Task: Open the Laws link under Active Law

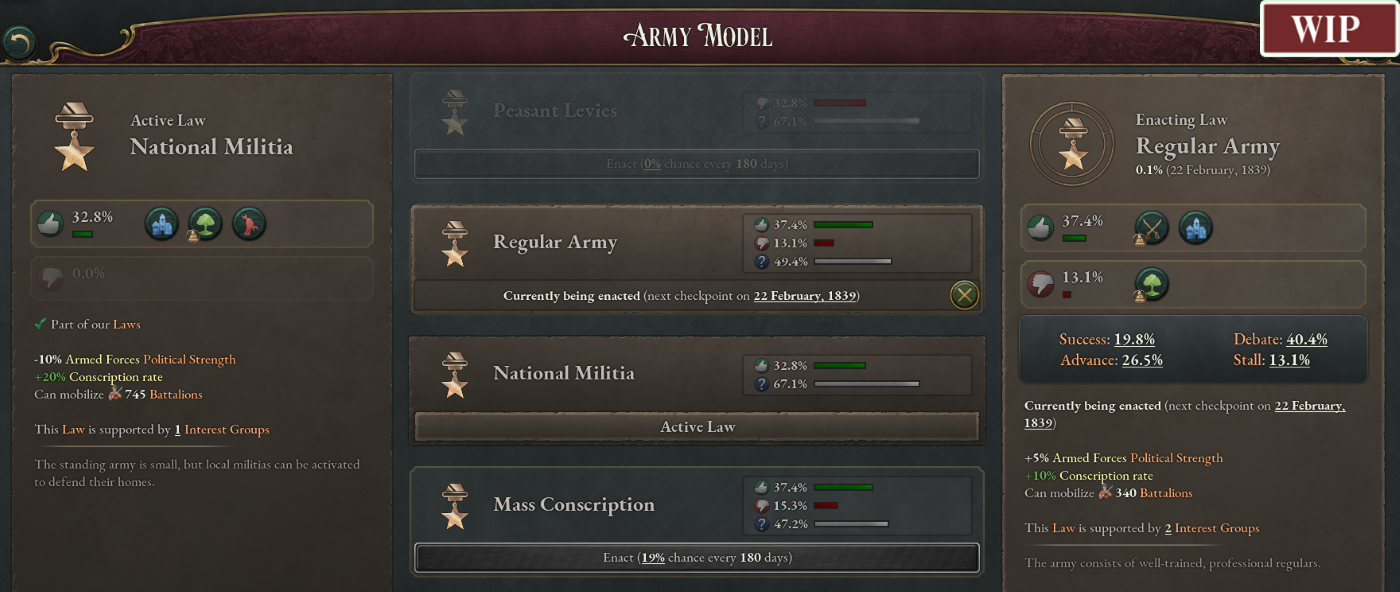Action: point(126,324)
